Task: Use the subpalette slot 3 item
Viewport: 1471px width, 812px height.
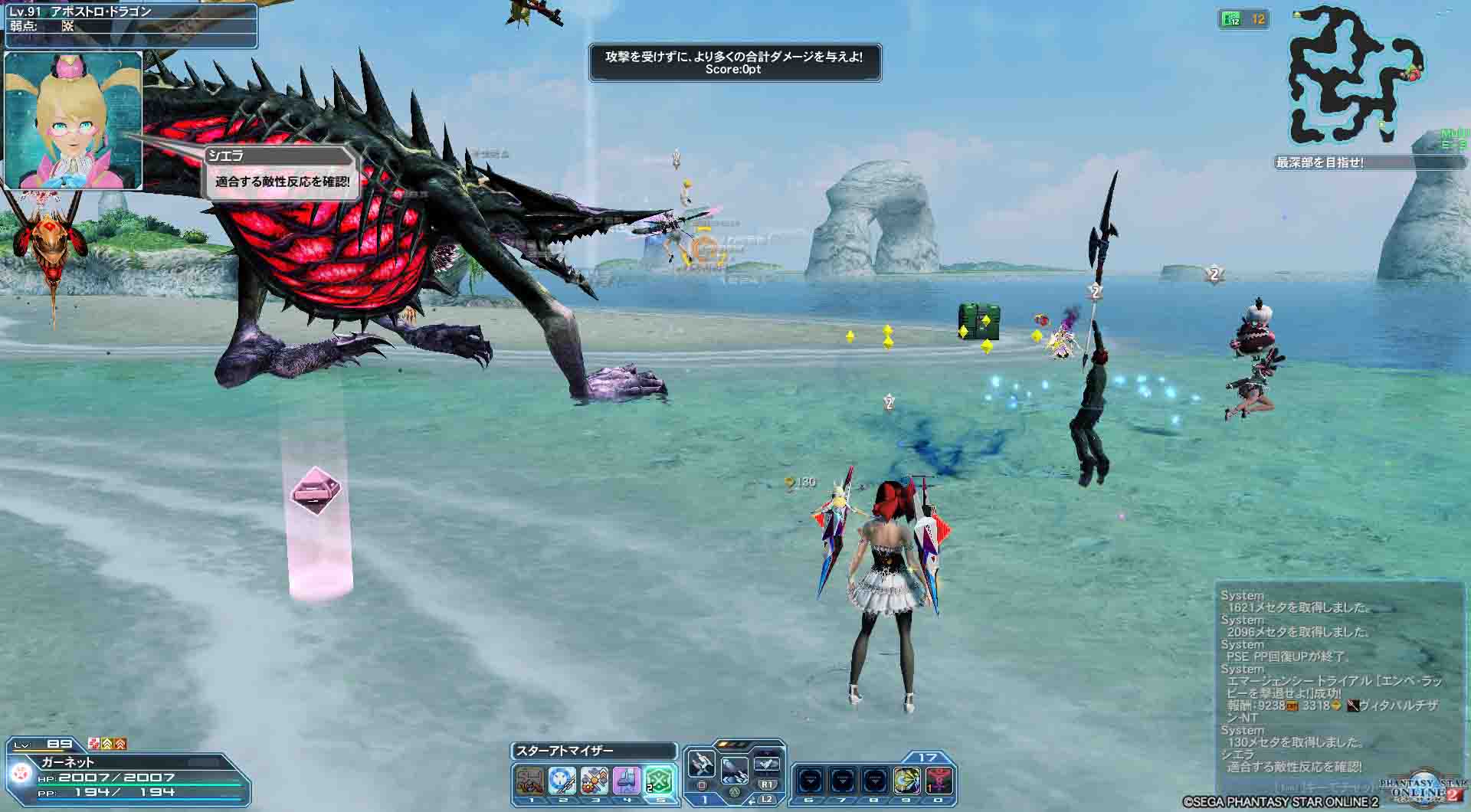Action: [595, 781]
